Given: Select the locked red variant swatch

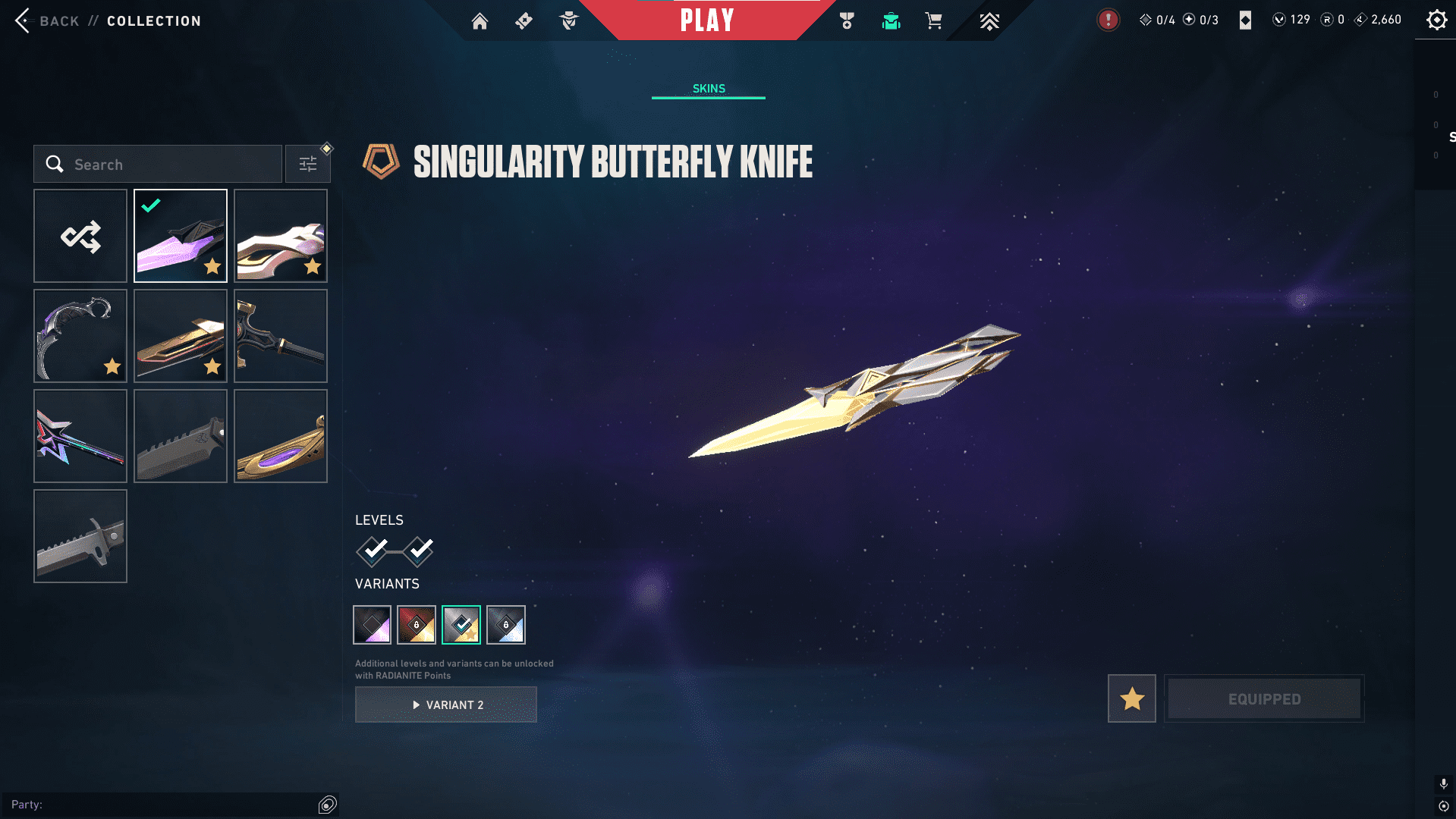Looking at the screenshot, I should (x=417, y=624).
